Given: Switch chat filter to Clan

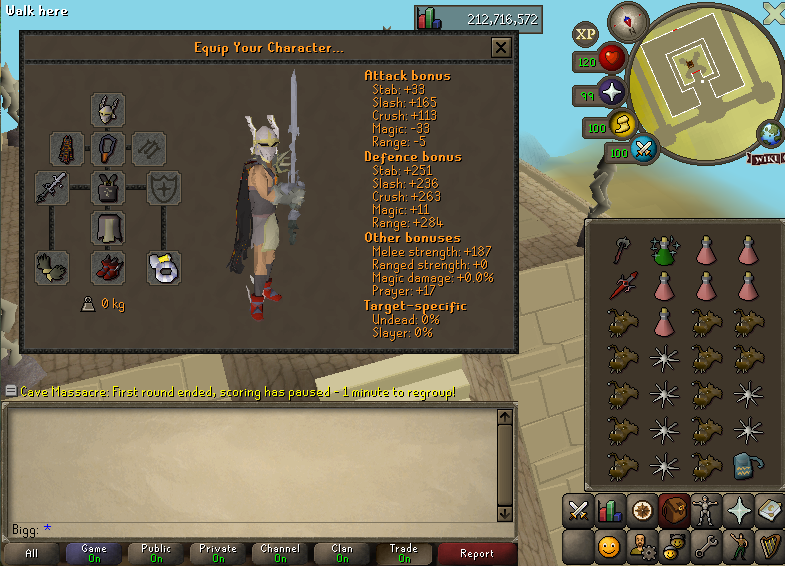Looking at the screenshot, I should pyautogui.click(x=342, y=553).
